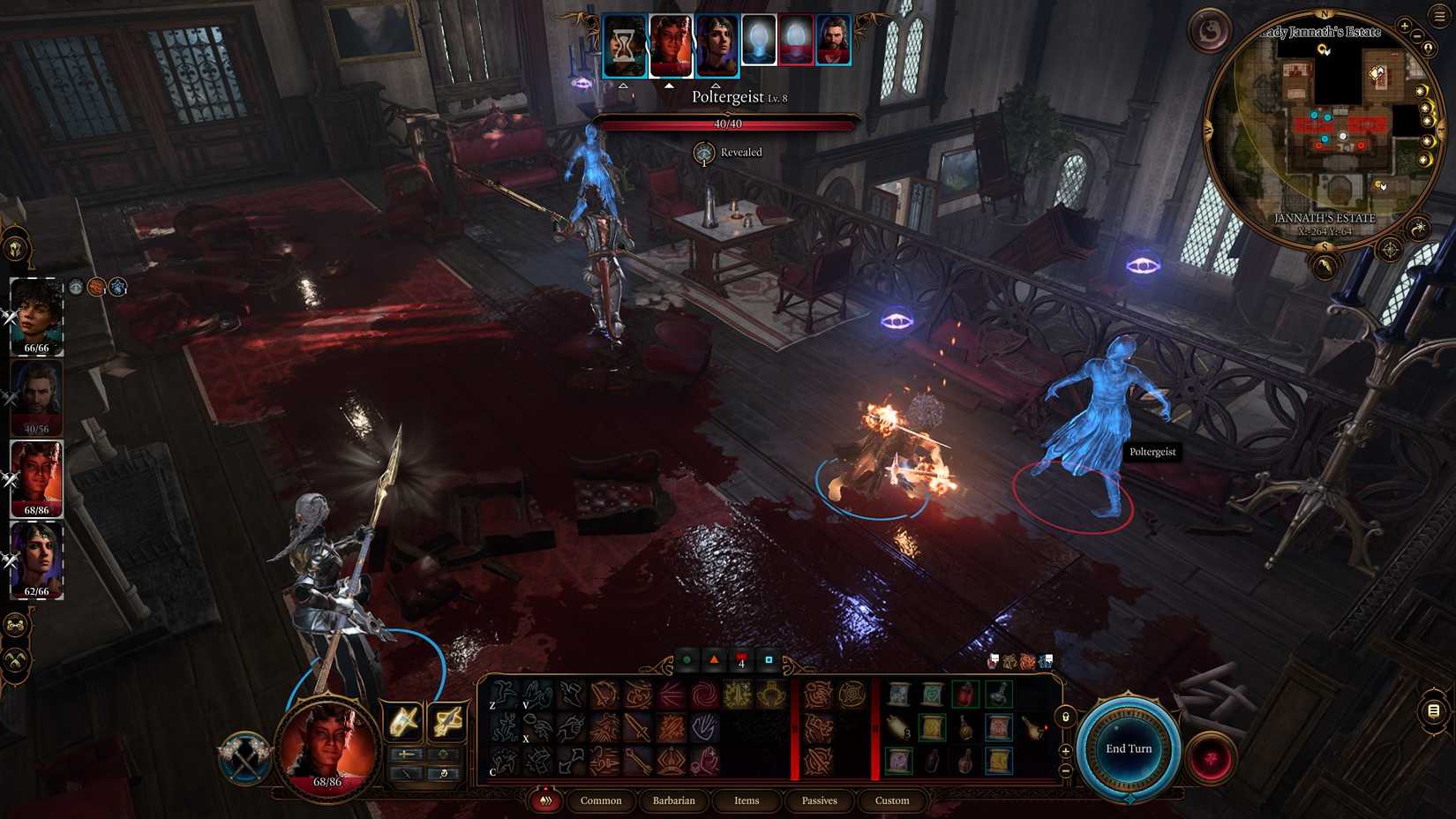Click a healing potion icon in the item slots
The height and width of the screenshot is (819, 1456).
pos(965,693)
